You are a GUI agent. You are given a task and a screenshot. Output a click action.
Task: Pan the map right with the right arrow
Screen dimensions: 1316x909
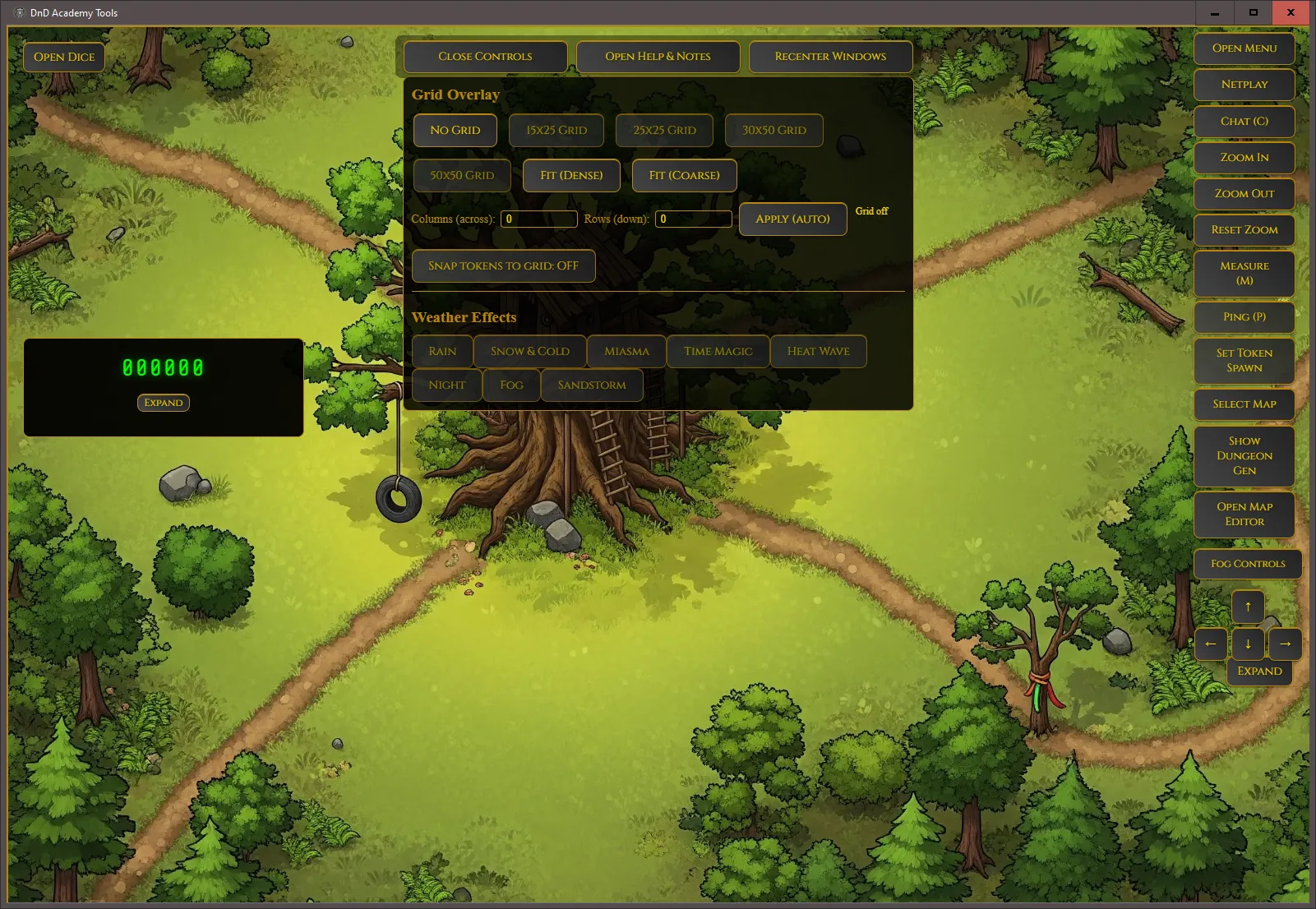[1285, 644]
